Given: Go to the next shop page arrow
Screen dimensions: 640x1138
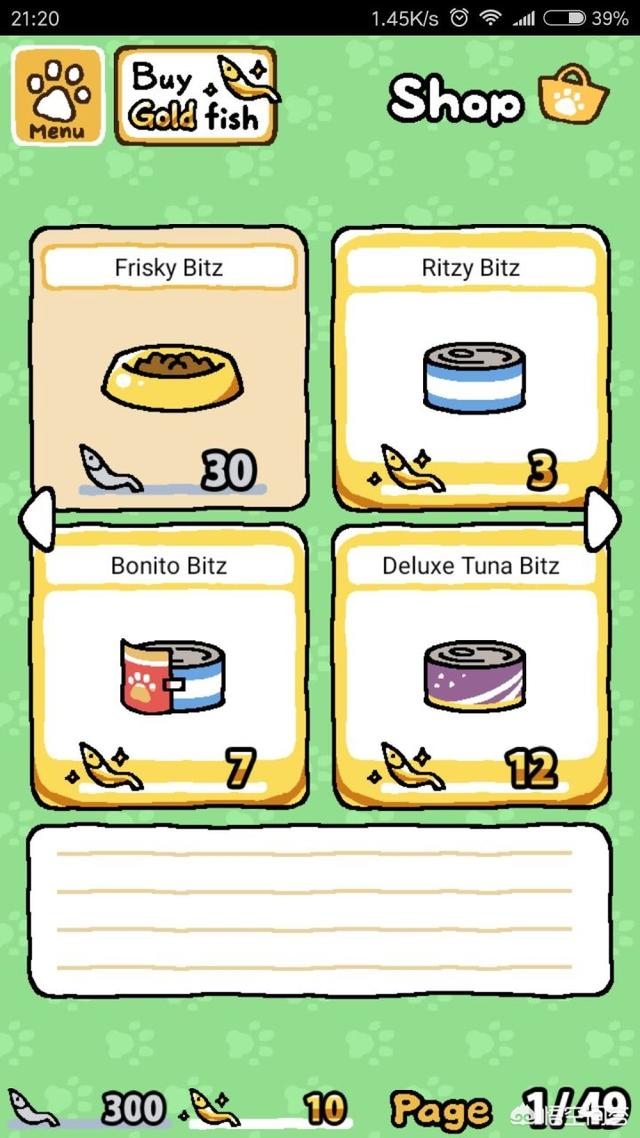Looking at the screenshot, I should pos(602,518).
